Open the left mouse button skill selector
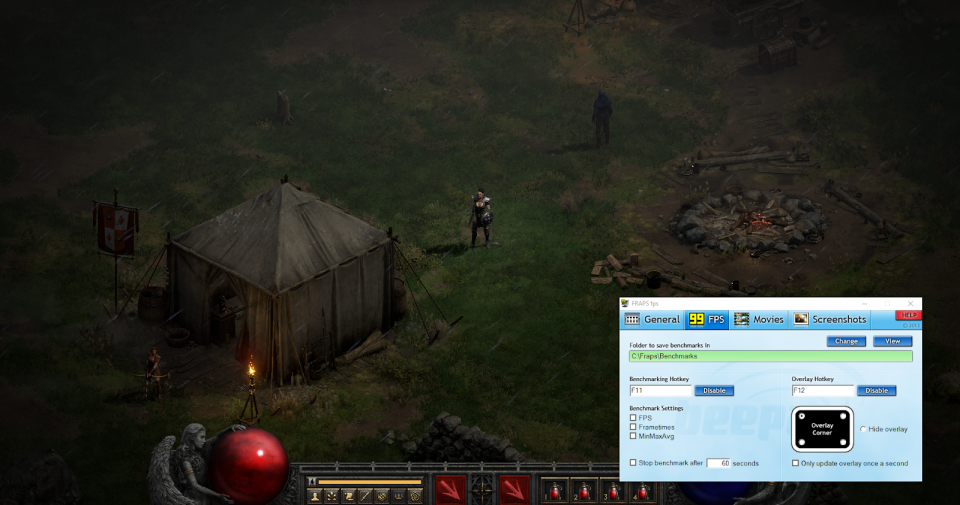Viewport: 960px width, 505px height. (x=450, y=491)
